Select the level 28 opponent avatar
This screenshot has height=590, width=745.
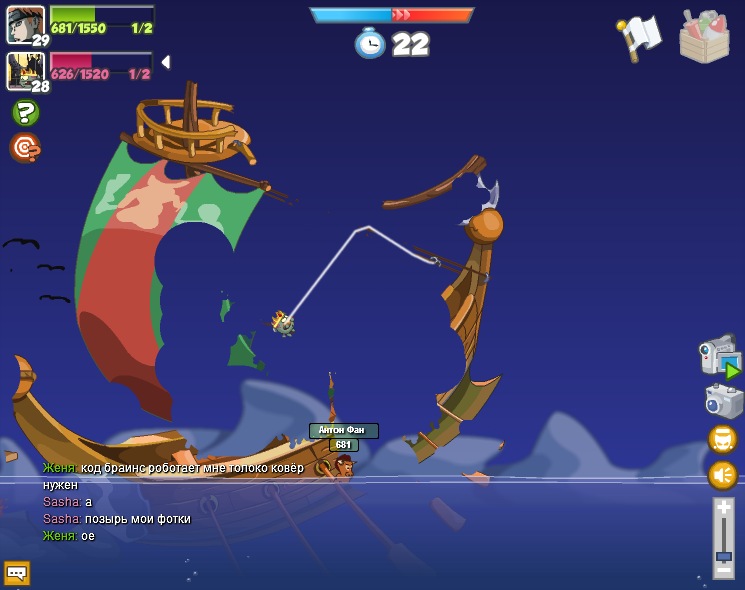click(x=24, y=70)
